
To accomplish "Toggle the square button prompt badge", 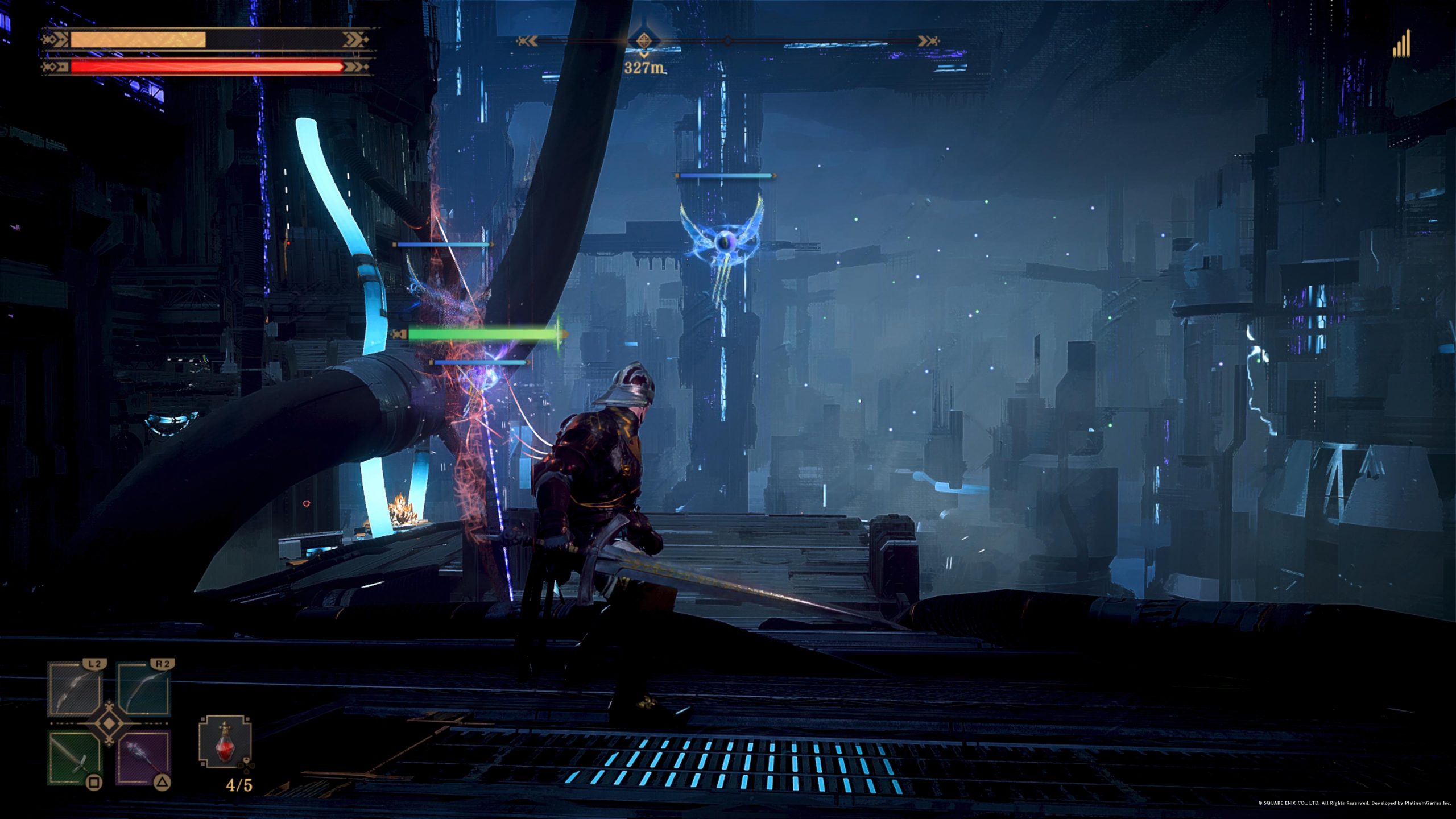I will tap(94, 783).
